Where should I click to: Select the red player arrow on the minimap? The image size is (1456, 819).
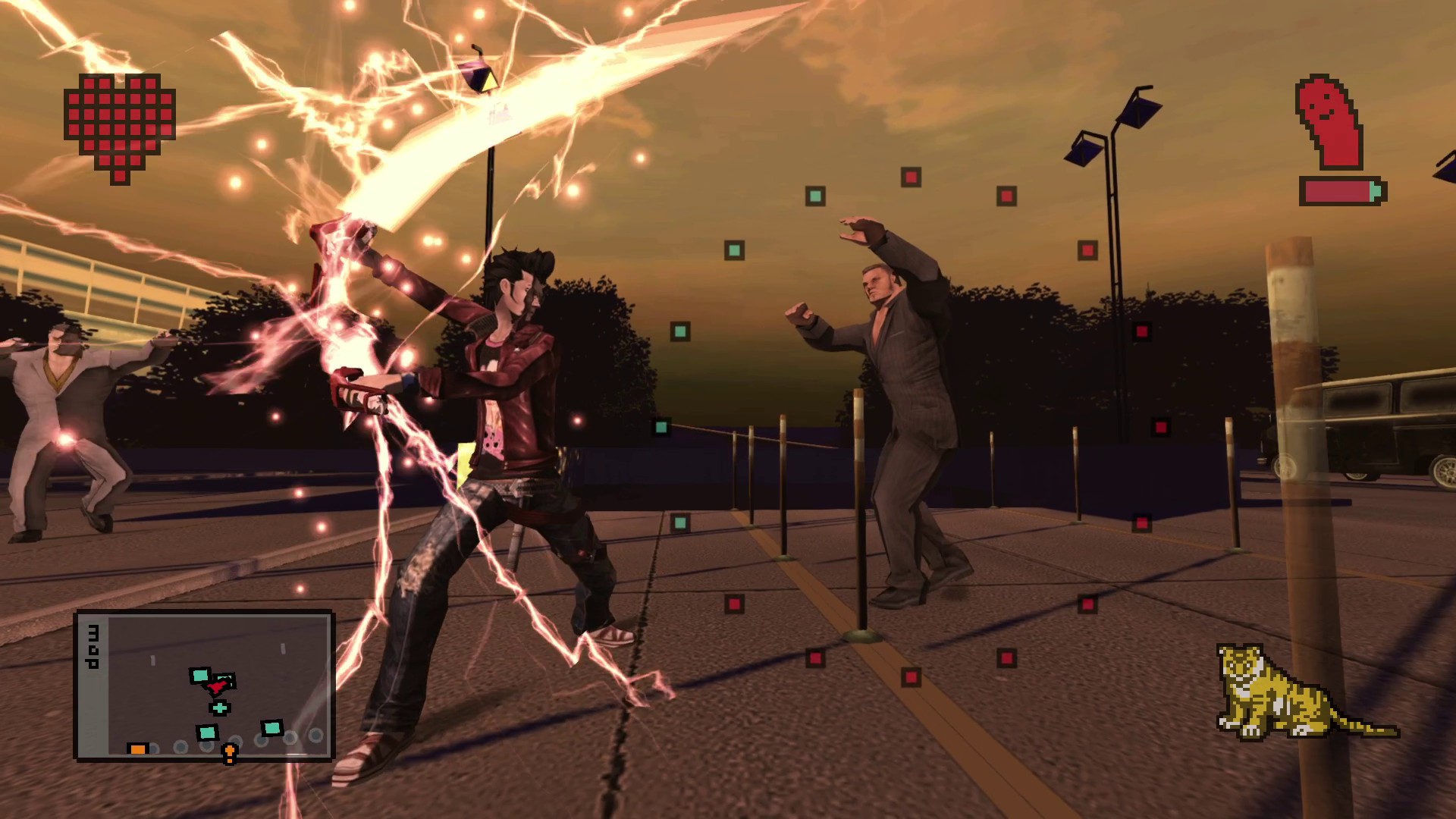tap(217, 687)
